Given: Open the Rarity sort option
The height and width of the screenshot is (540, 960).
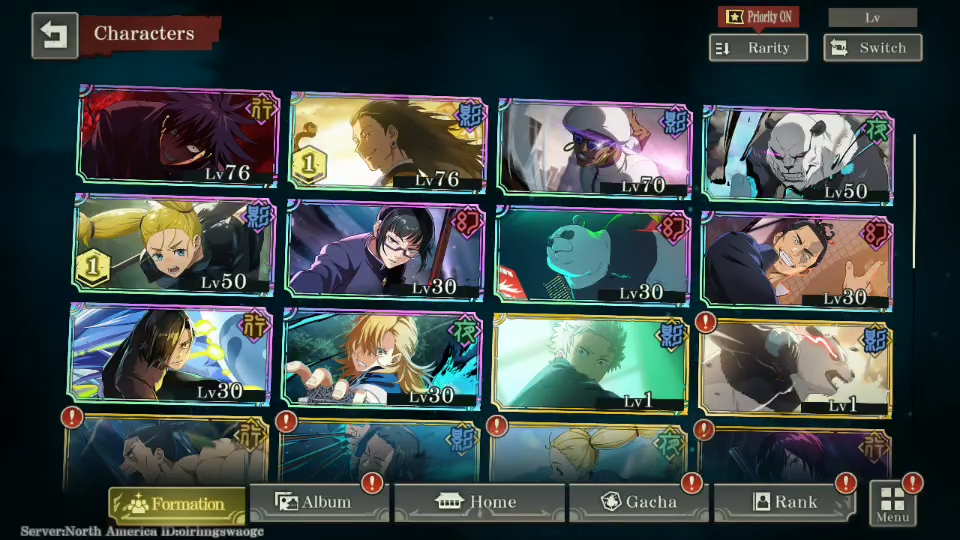Looking at the screenshot, I should point(758,48).
